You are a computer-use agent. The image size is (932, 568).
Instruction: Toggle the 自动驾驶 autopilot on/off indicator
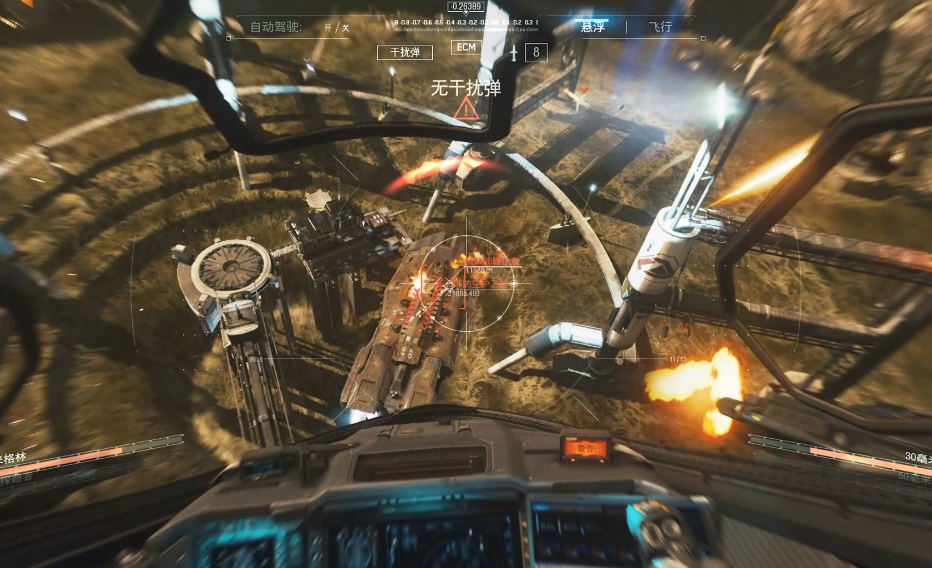click(336, 28)
